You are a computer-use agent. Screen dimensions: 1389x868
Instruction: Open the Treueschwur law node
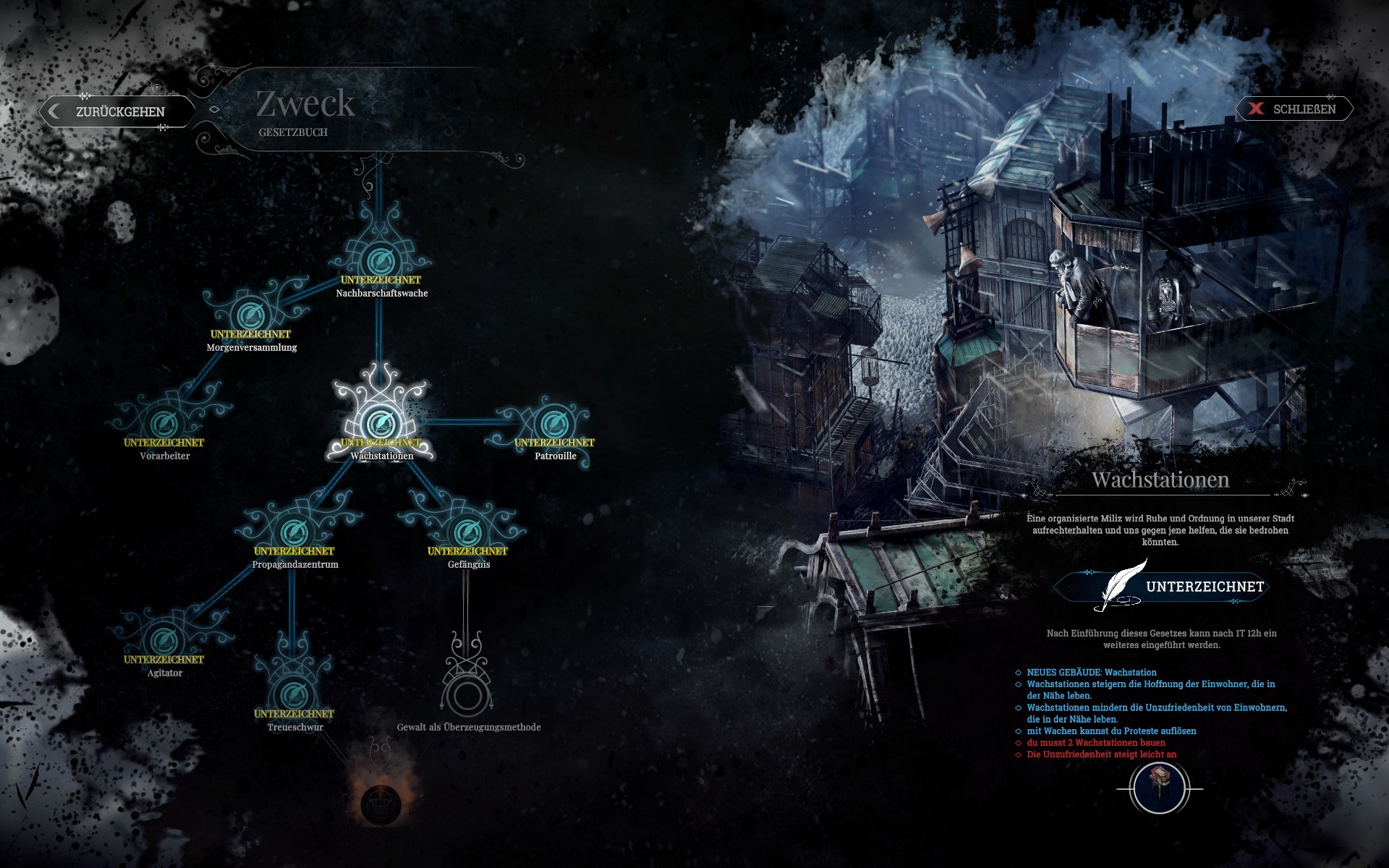click(294, 695)
